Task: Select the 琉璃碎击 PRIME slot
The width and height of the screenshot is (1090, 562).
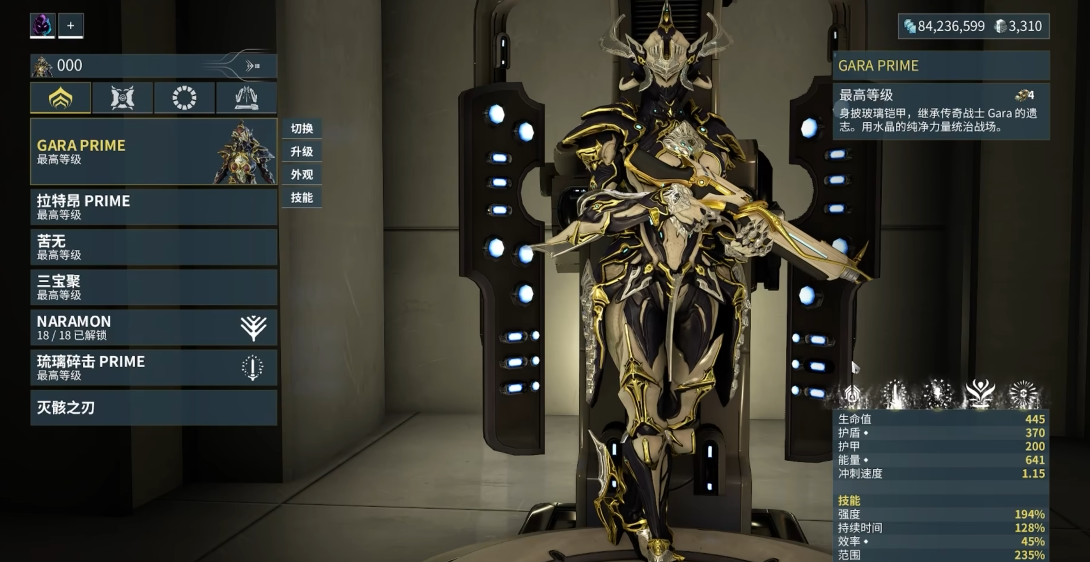Action: pyautogui.click(x=153, y=367)
